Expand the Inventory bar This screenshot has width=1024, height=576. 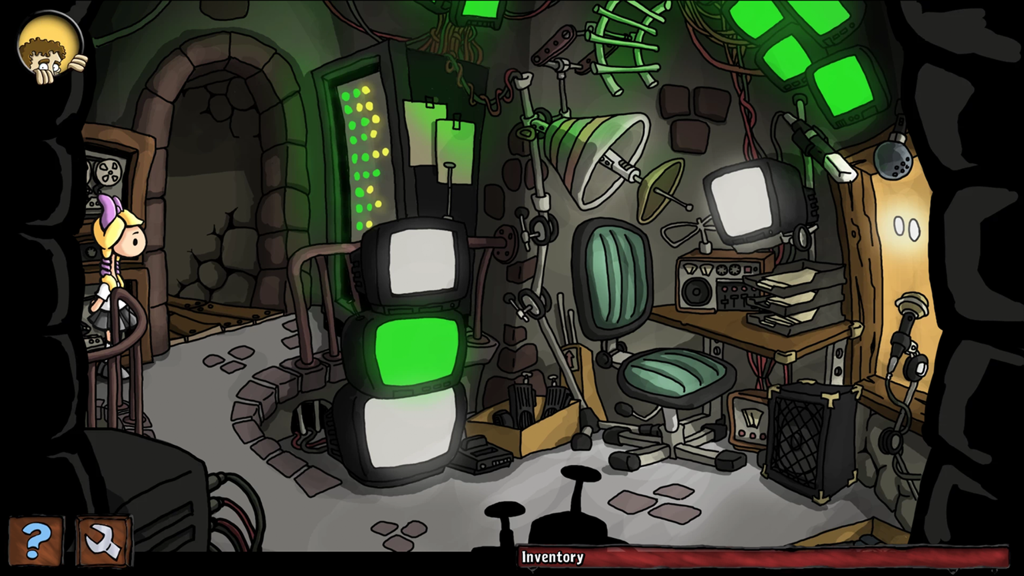(x=765, y=557)
